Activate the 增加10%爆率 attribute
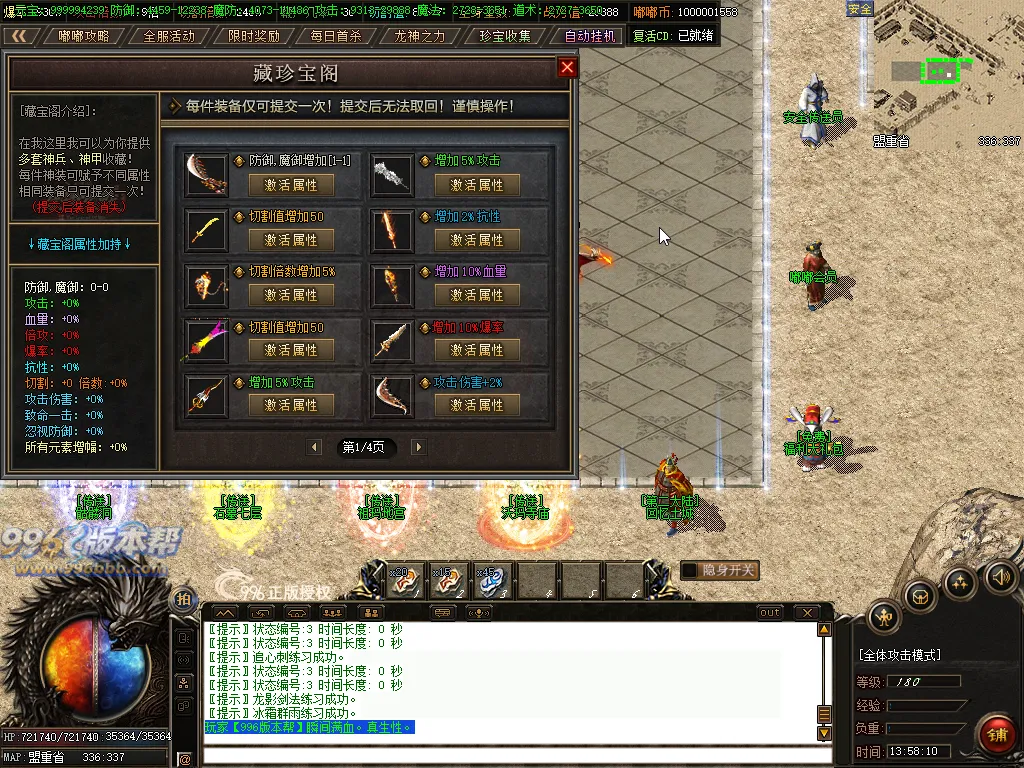The height and width of the screenshot is (768, 1024). coord(477,350)
